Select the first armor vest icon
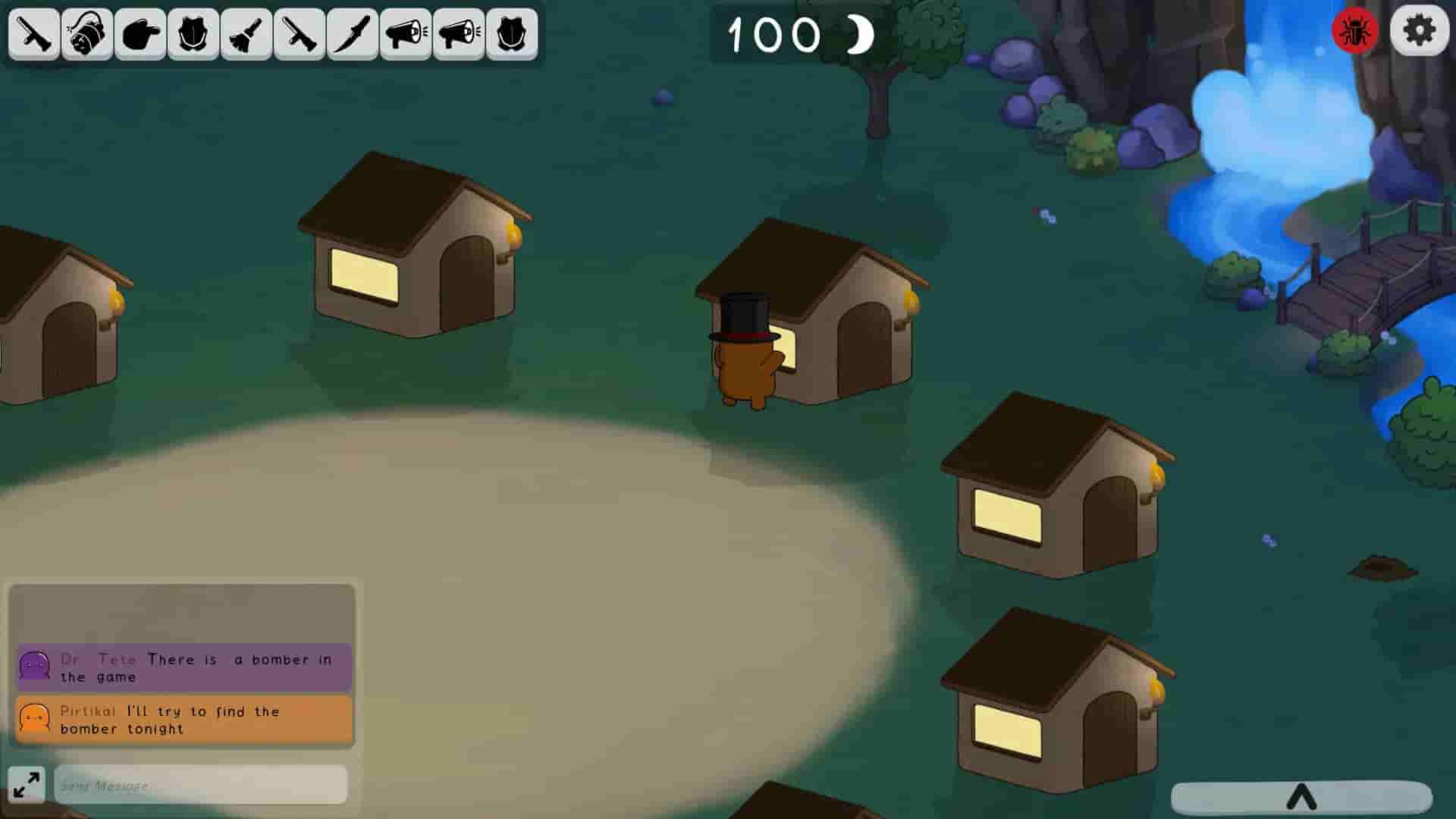 click(x=193, y=33)
